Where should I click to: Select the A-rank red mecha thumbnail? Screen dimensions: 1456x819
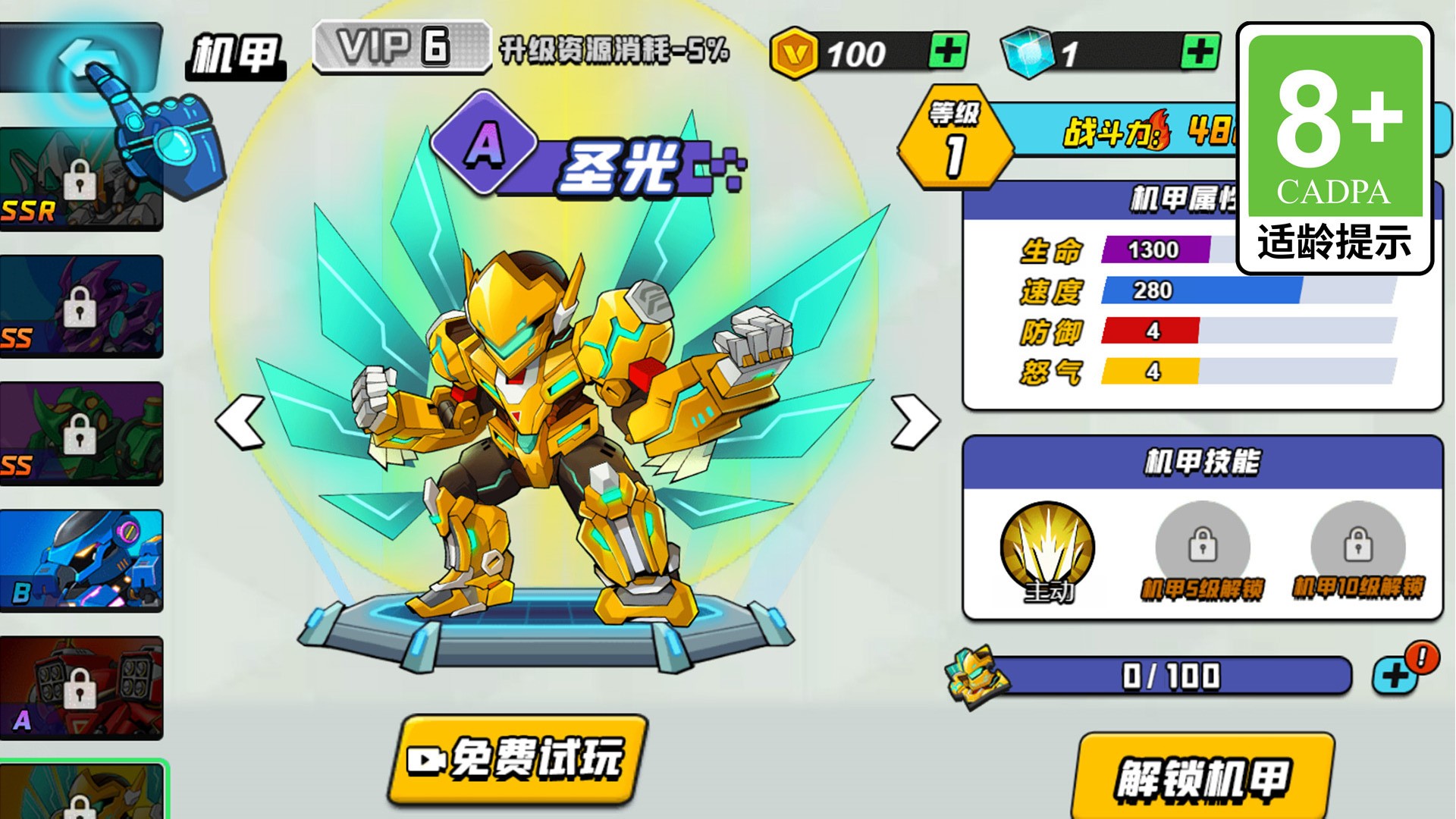click(81, 686)
